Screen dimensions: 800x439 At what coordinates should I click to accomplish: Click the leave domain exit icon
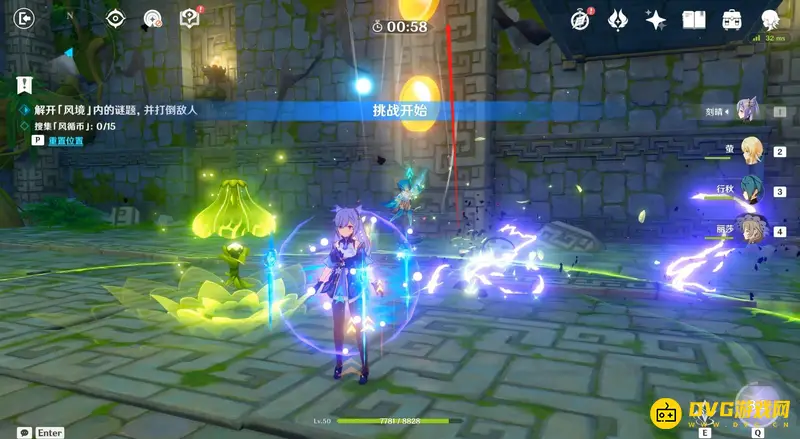pos(25,18)
